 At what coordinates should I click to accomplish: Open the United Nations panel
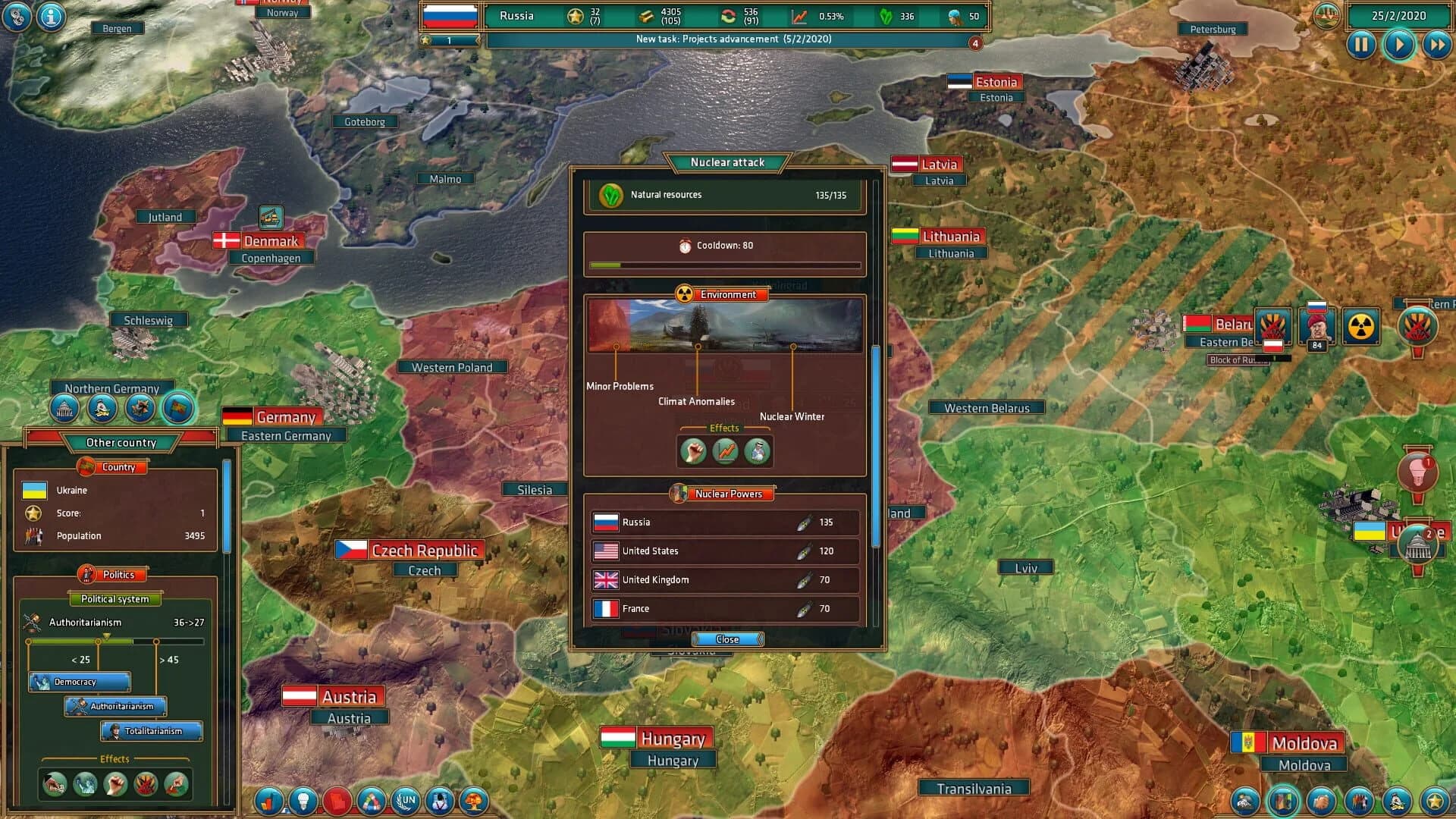click(x=406, y=801)
